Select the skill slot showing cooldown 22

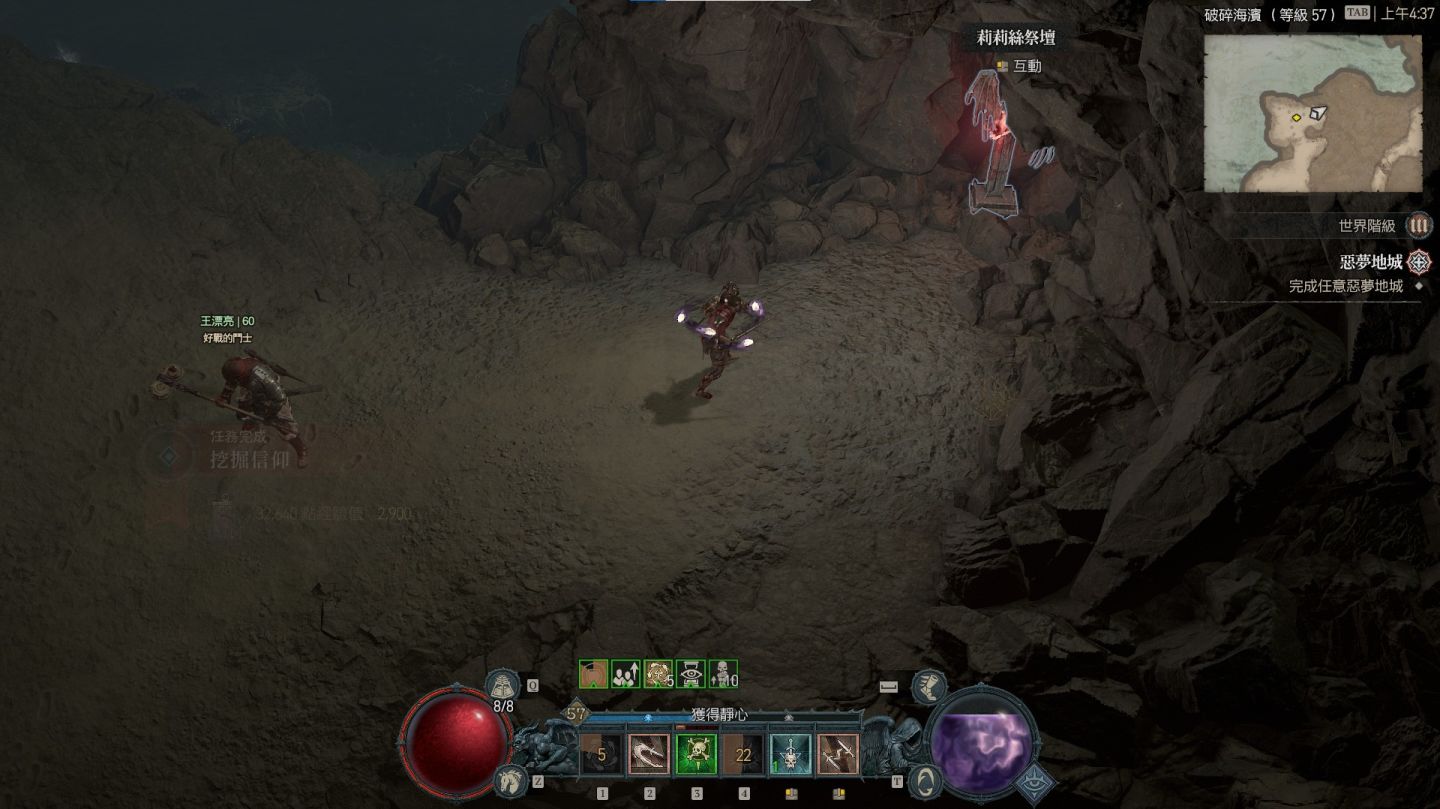743,755
